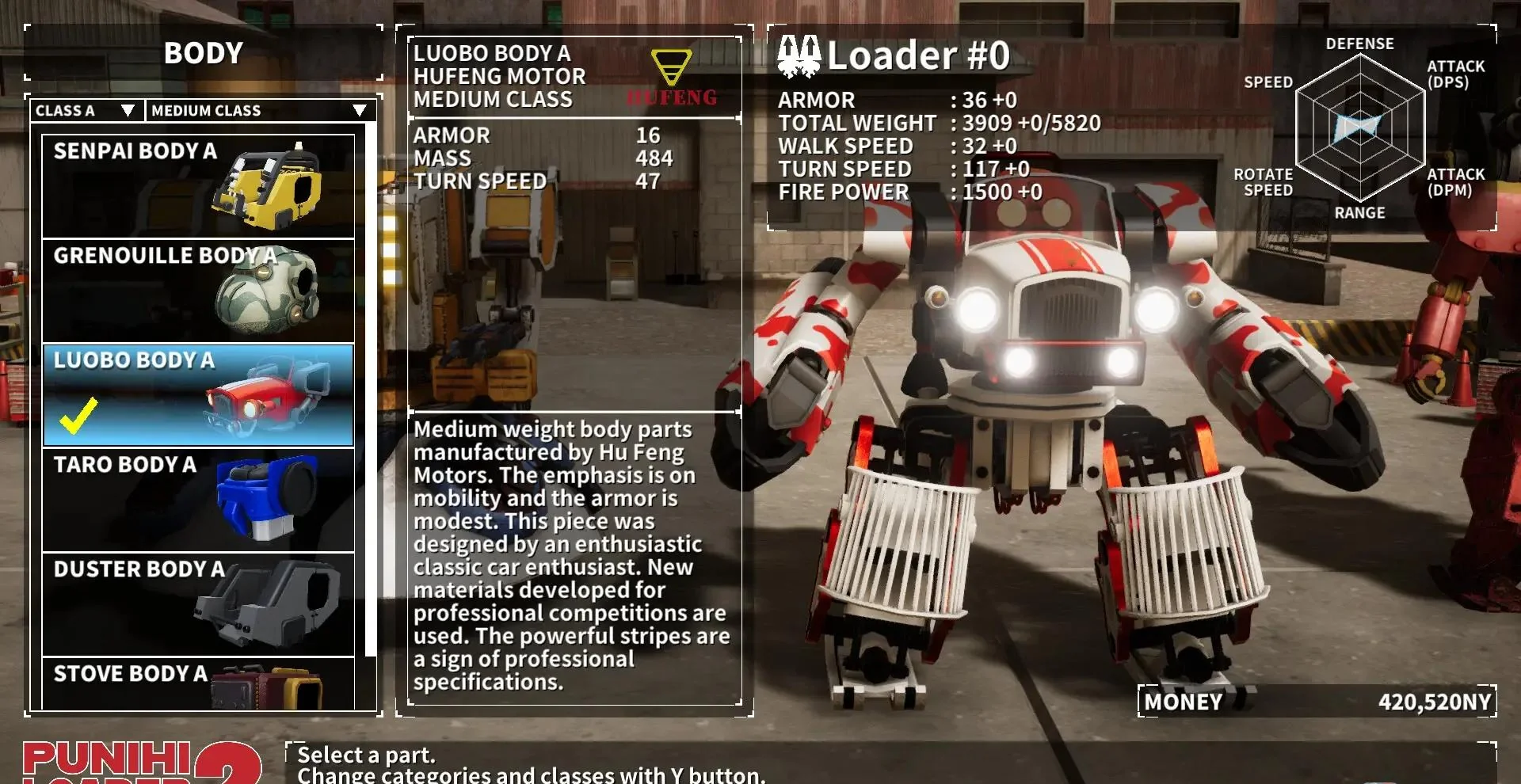The image size is (1521, 784).
Task: Open the Medium Class dropdown
Action: [x=258, y=111]
